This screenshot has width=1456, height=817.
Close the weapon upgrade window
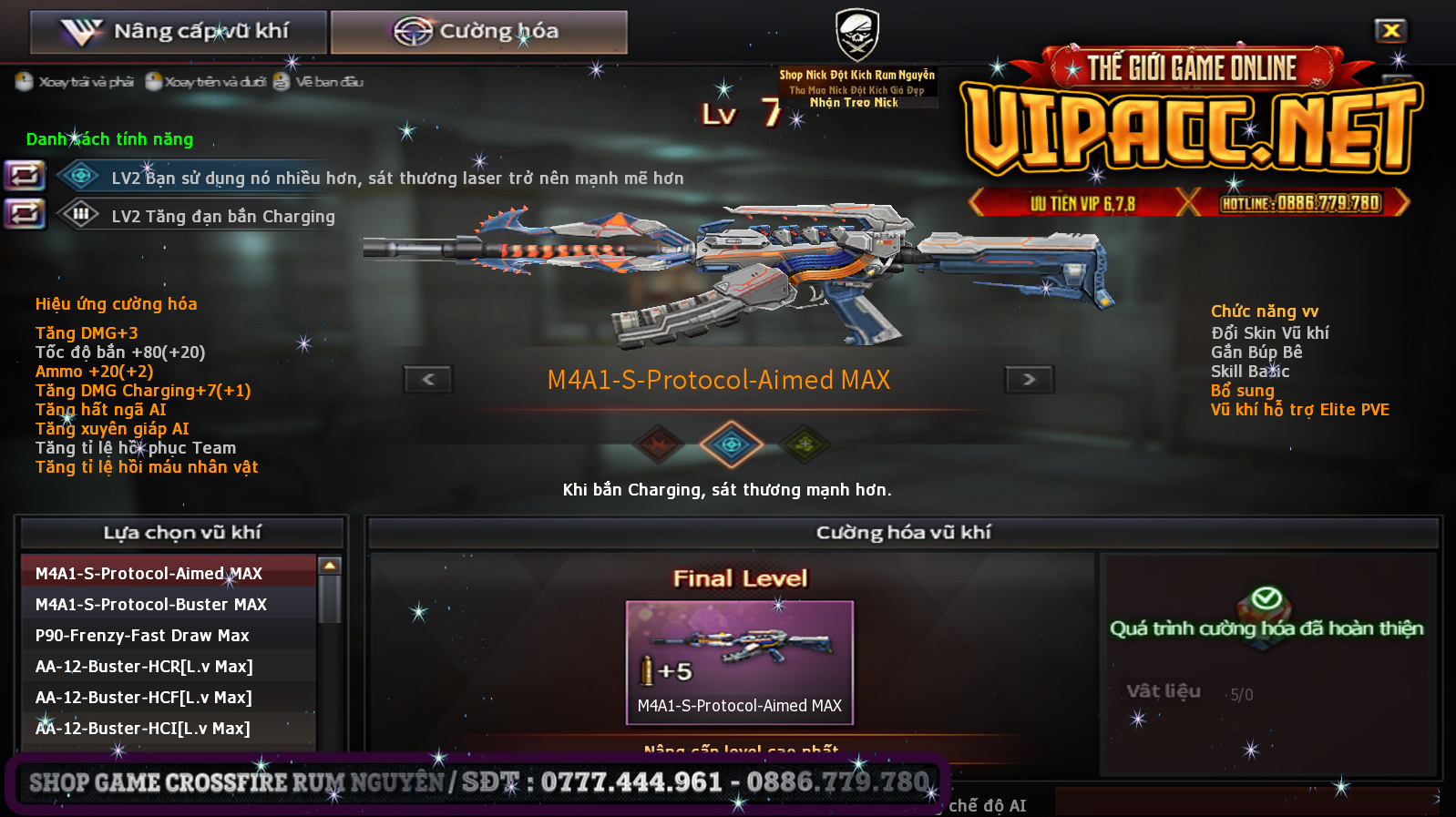pos(1390,31)
